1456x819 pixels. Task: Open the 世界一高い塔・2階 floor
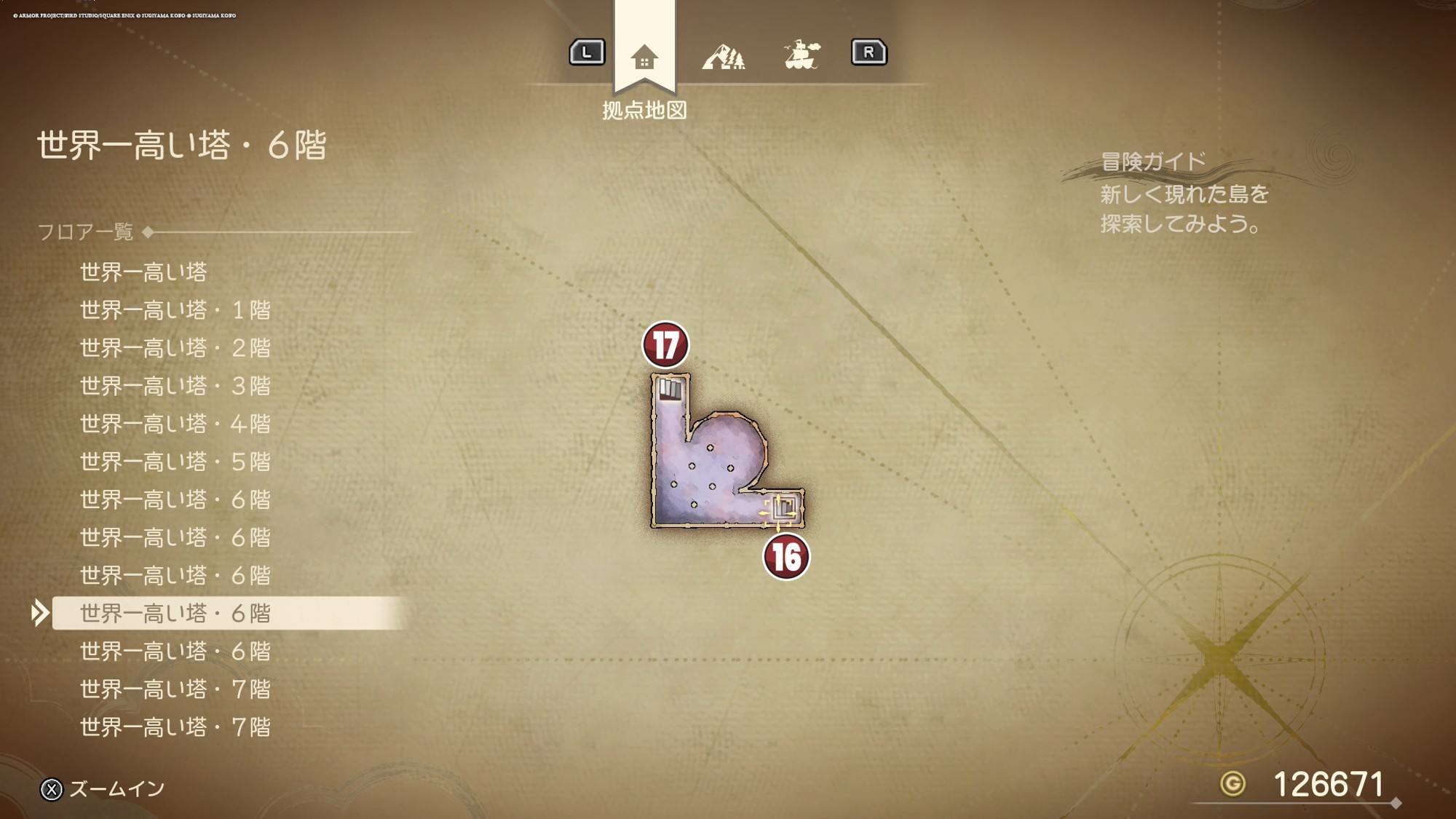175,348
